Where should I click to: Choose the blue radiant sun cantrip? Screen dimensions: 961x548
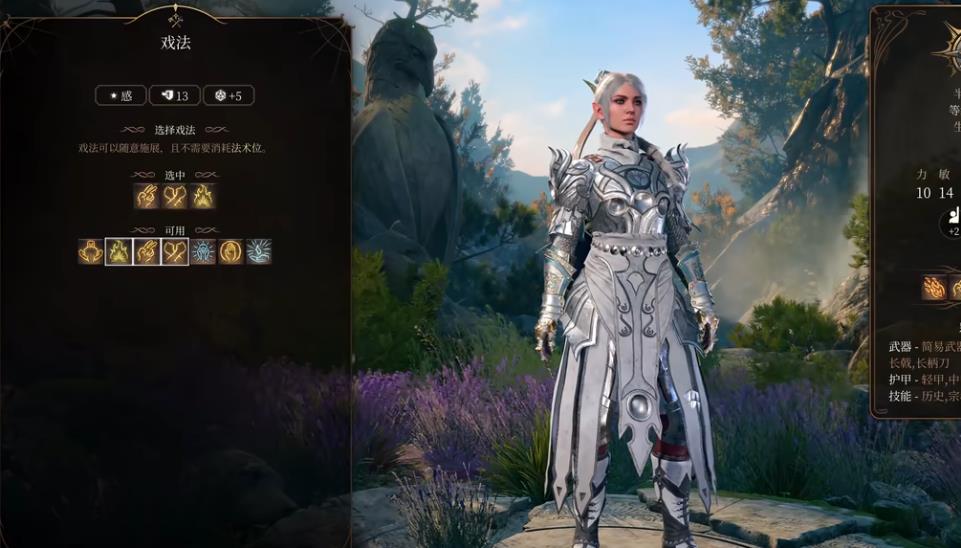pos(203,252)
